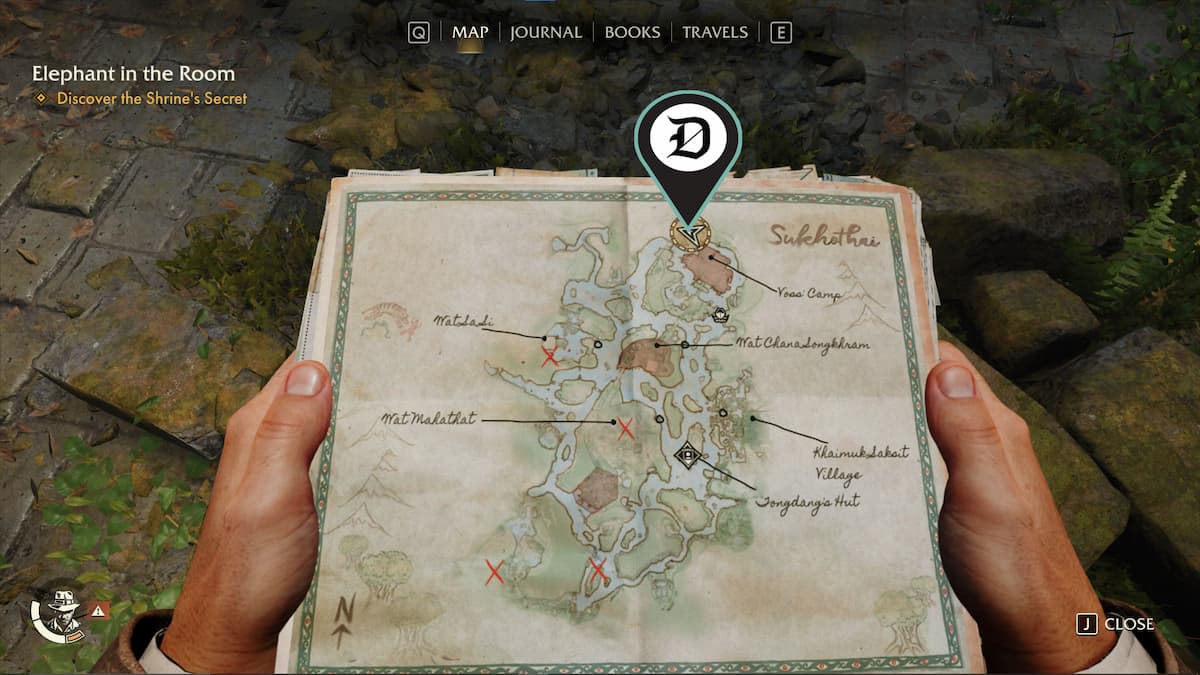Click the Wat Chana Songkhram circle marker

click(x=685, y=345)
